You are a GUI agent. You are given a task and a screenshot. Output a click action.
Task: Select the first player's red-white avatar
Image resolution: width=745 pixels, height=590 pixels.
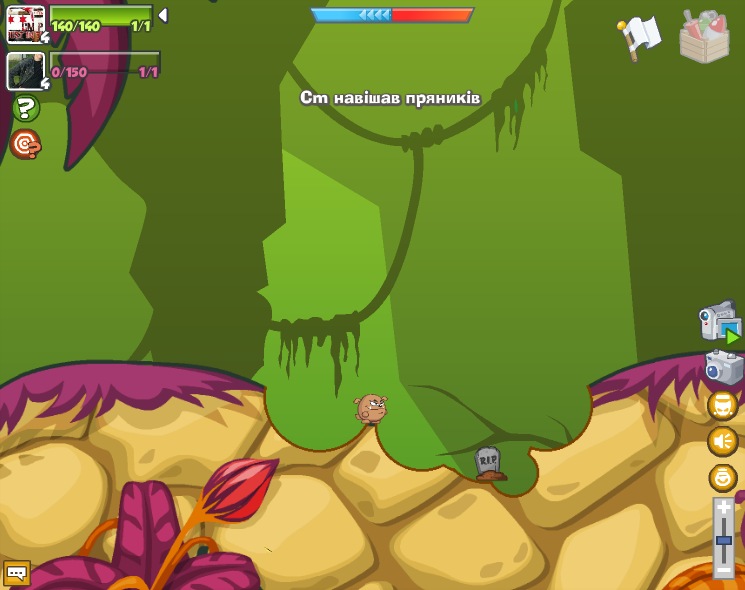pos(25,24)
